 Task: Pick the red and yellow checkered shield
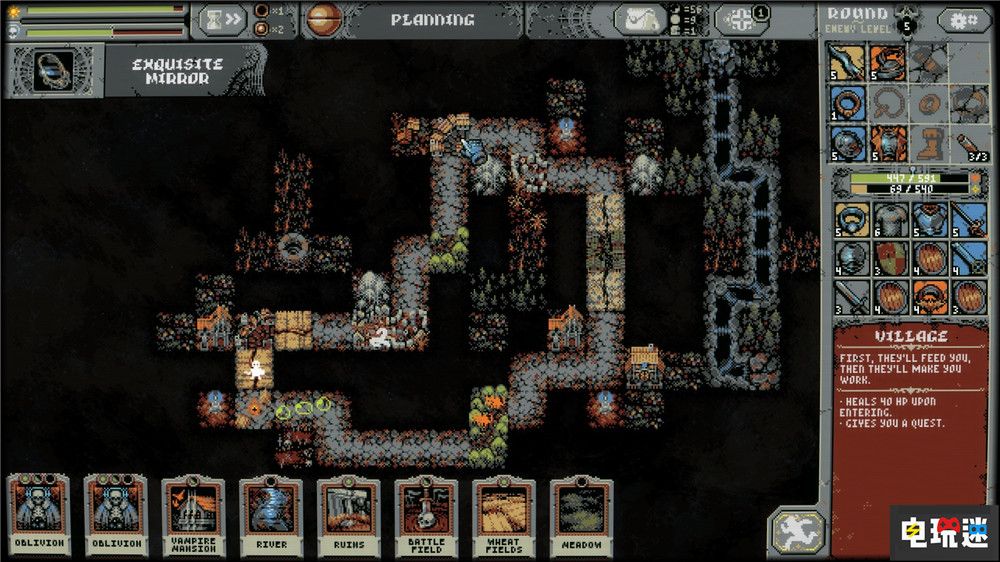890,258
